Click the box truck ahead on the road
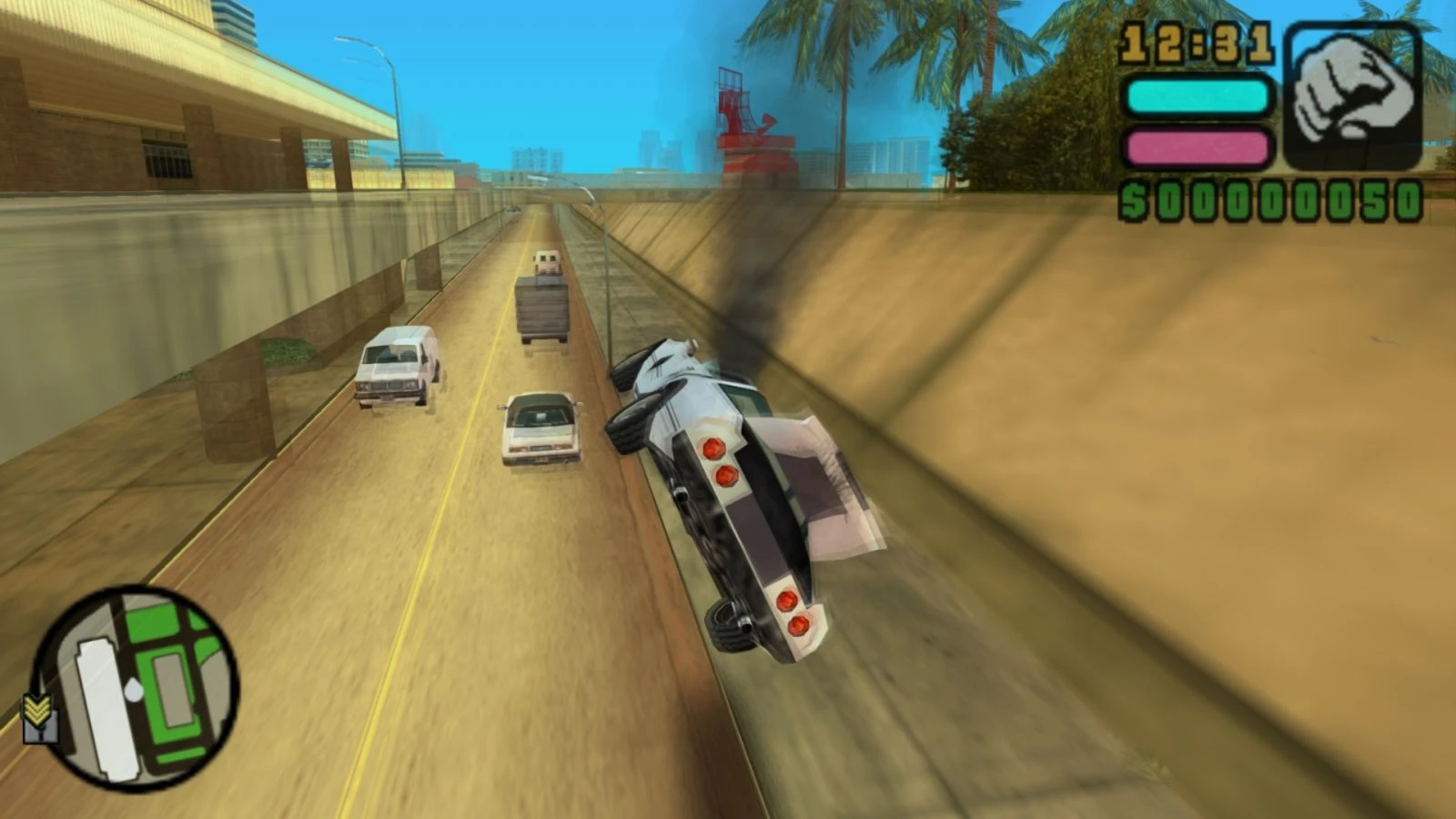Viewport: 1456px width, 819px height. pyautogui.click(x=543, y=305)
